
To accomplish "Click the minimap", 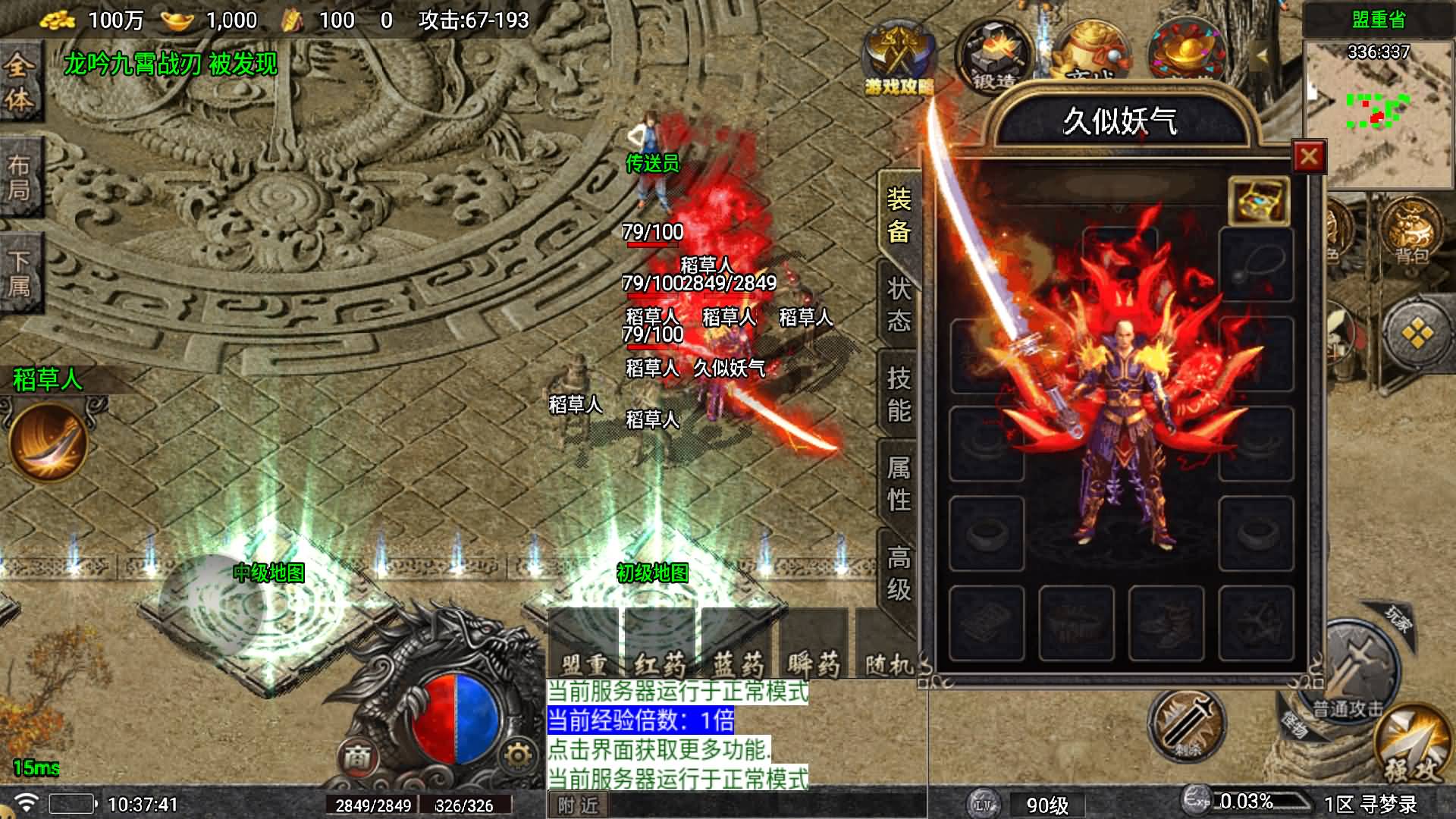I will click(1379, 114).
